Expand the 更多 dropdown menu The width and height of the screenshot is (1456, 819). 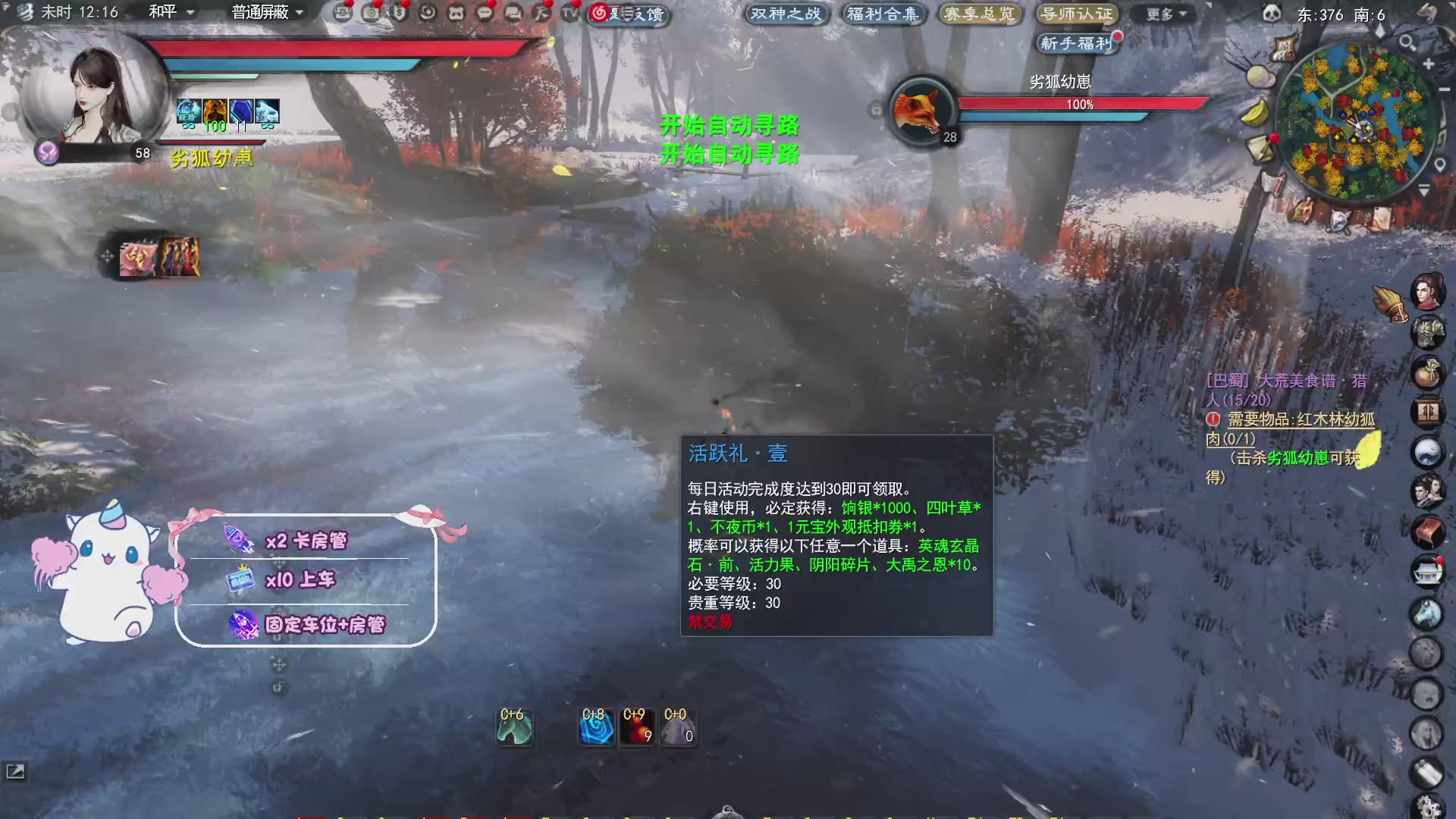click(x=1163, y=14)
